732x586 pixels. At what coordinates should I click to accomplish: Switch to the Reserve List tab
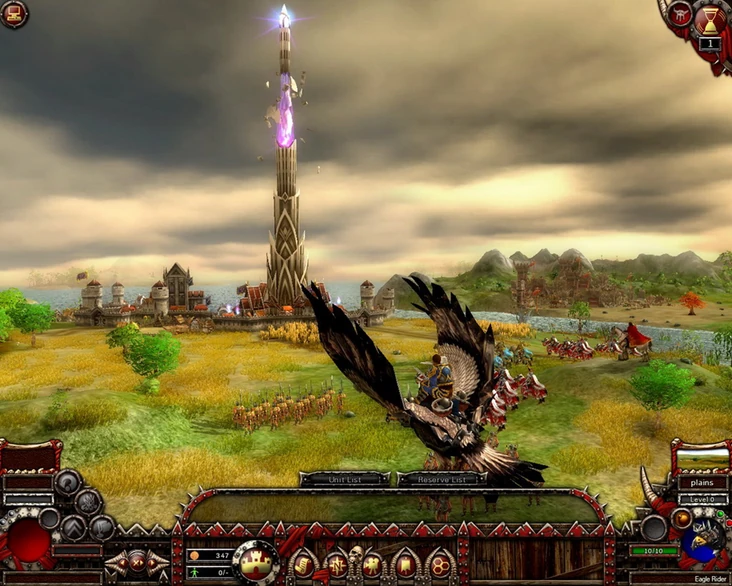(442, 479)
